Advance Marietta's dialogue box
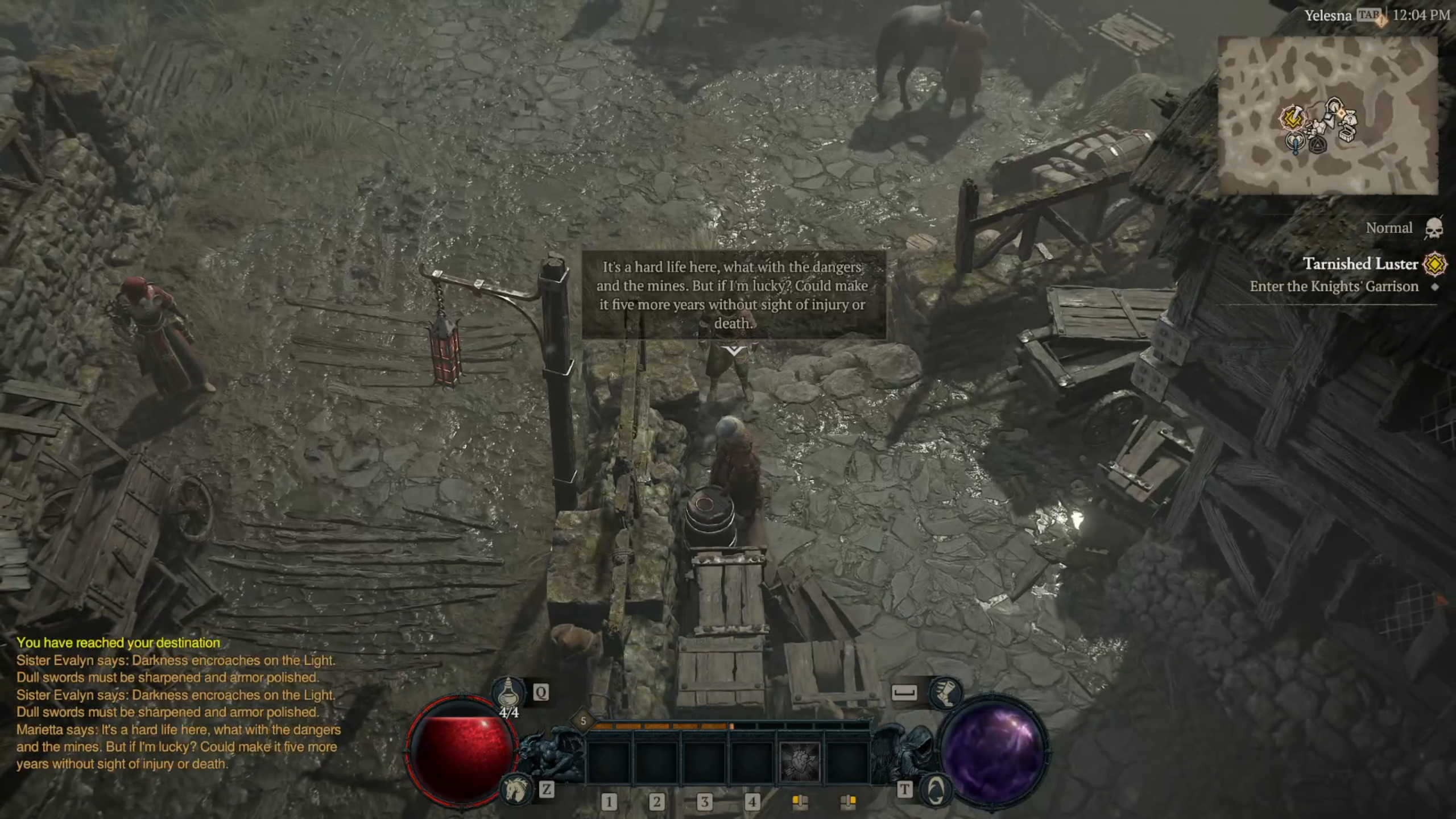The image size is (1456, 819). pyautogui.click(x=733, y=295)
